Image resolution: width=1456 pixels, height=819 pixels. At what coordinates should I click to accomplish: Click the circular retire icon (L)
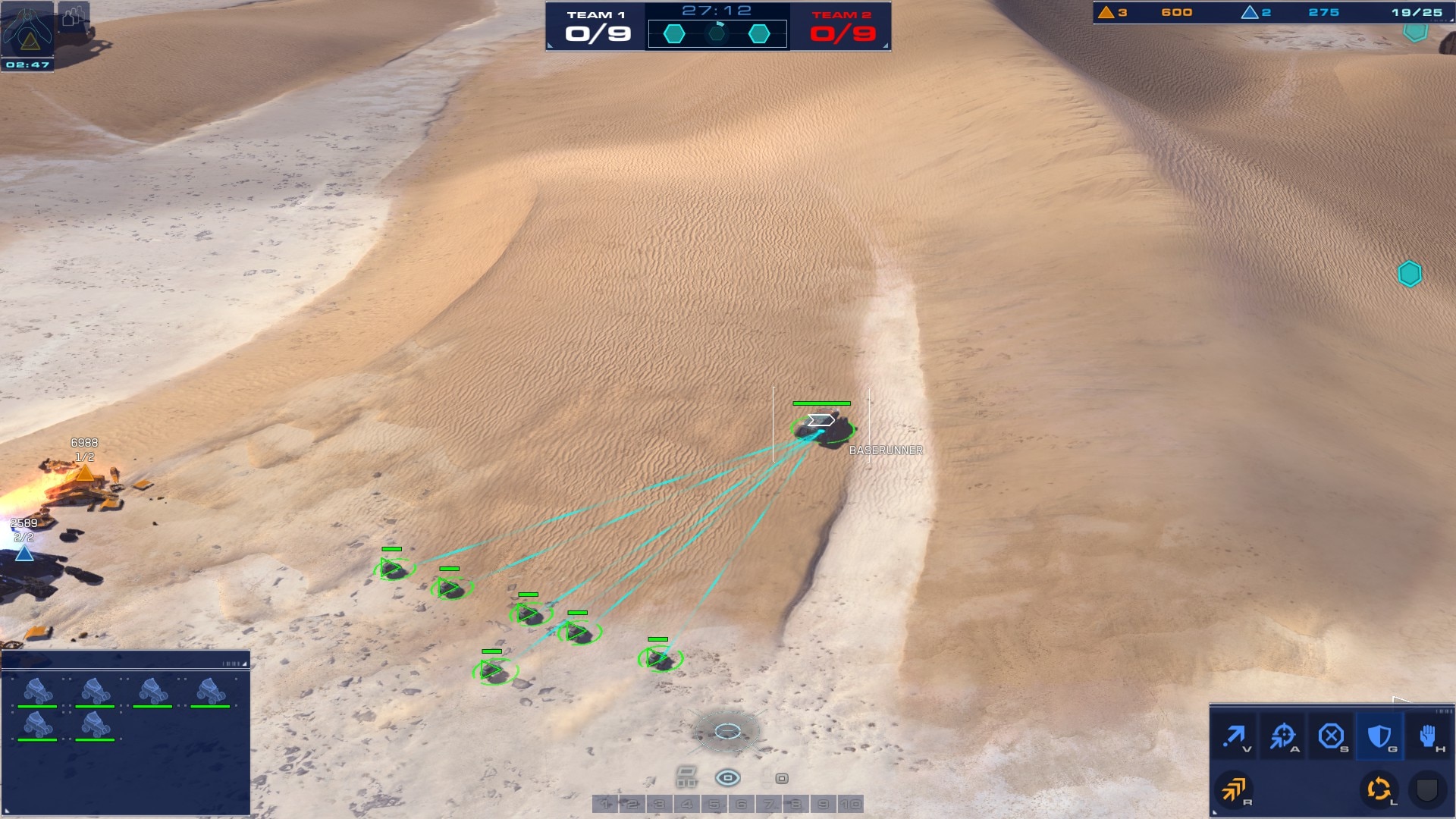point(1380,789)
